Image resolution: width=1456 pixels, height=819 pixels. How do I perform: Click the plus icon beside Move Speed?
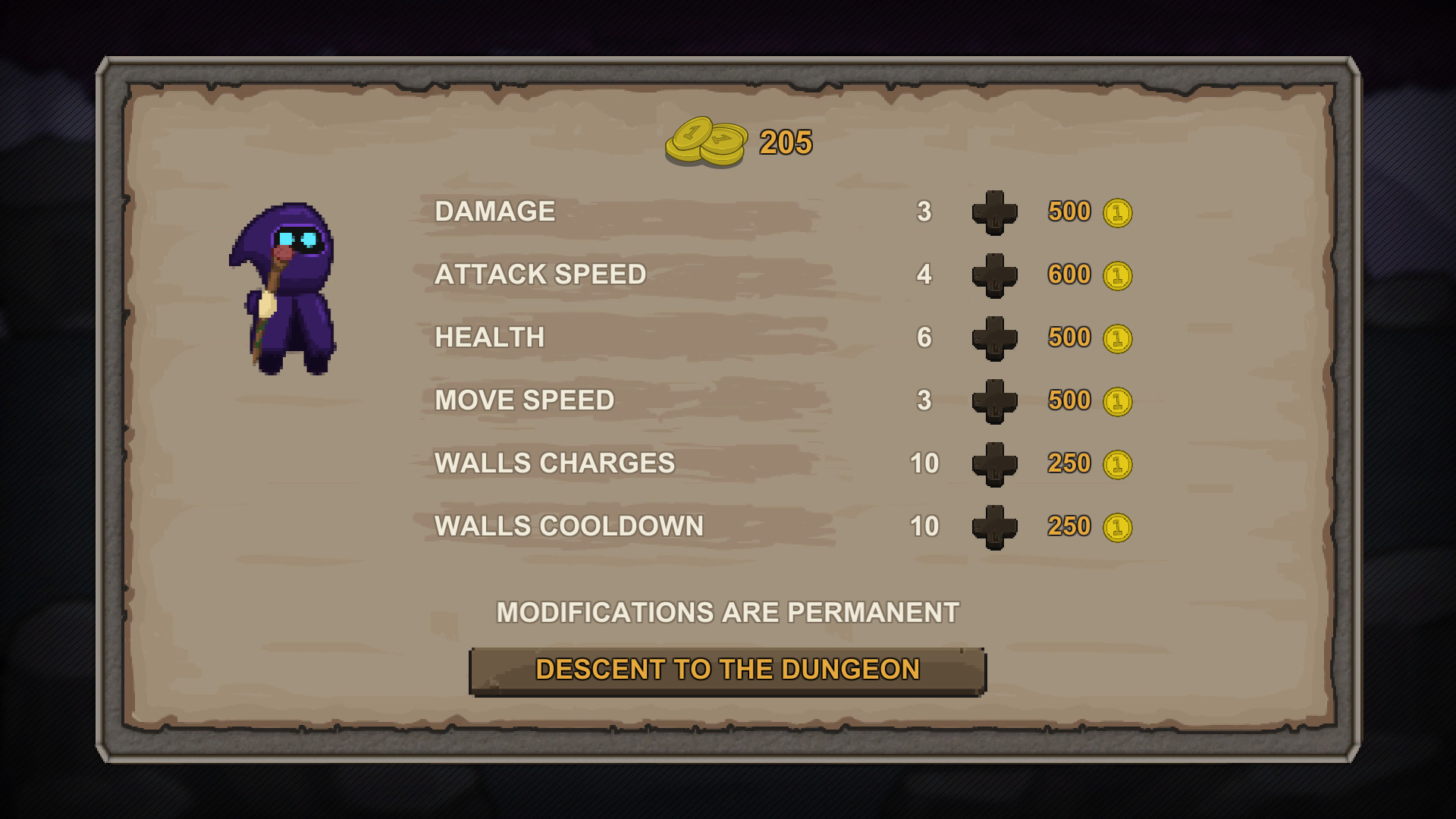(994, 401)
